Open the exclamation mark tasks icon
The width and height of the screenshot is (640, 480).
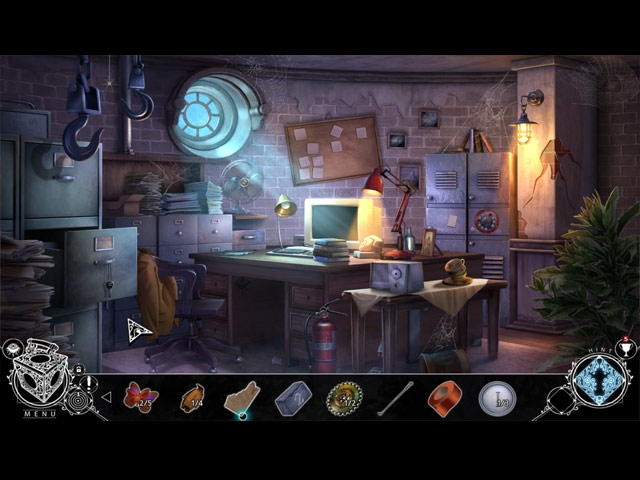(x=90, y=383)
